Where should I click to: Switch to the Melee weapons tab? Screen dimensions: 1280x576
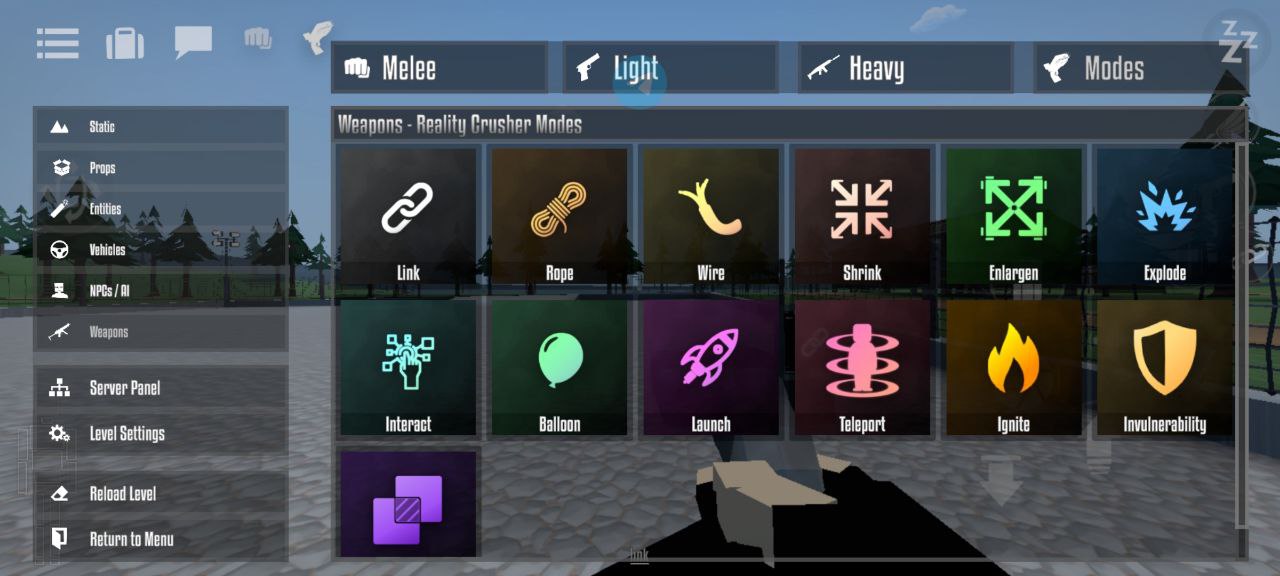point(439,68)
